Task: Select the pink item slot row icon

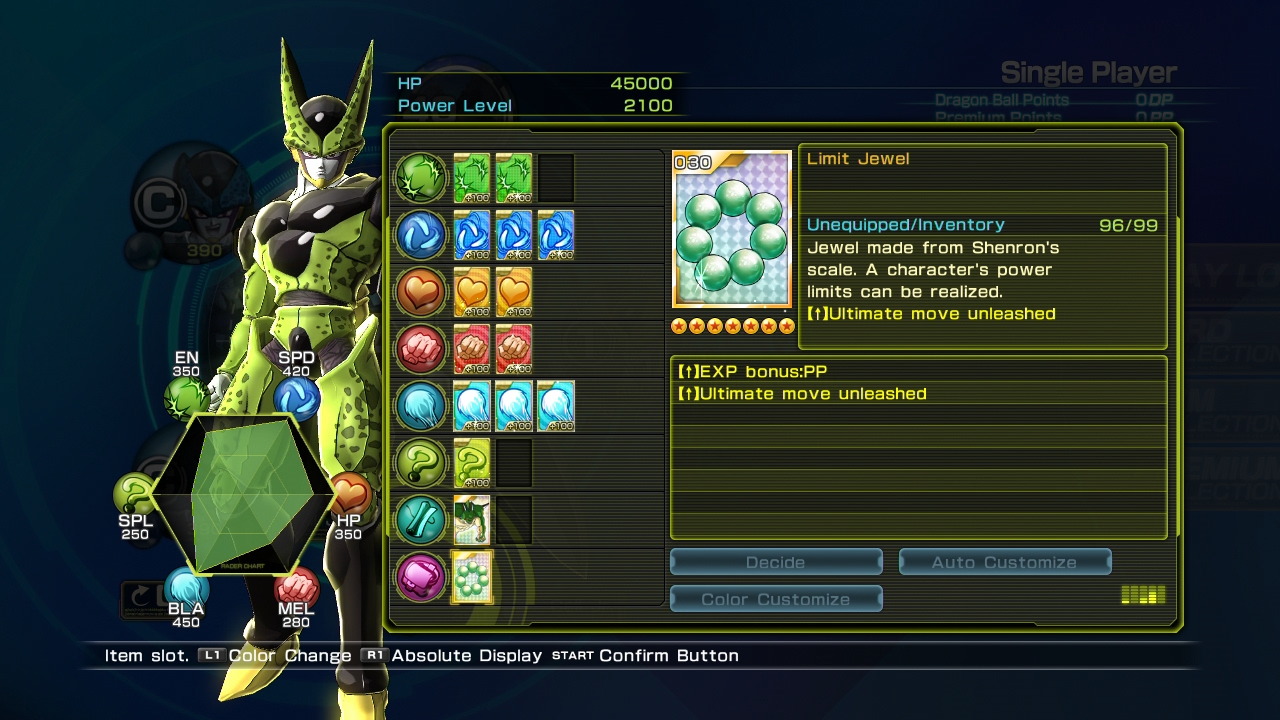Action: pyautogui.click(x=421, y=577)
